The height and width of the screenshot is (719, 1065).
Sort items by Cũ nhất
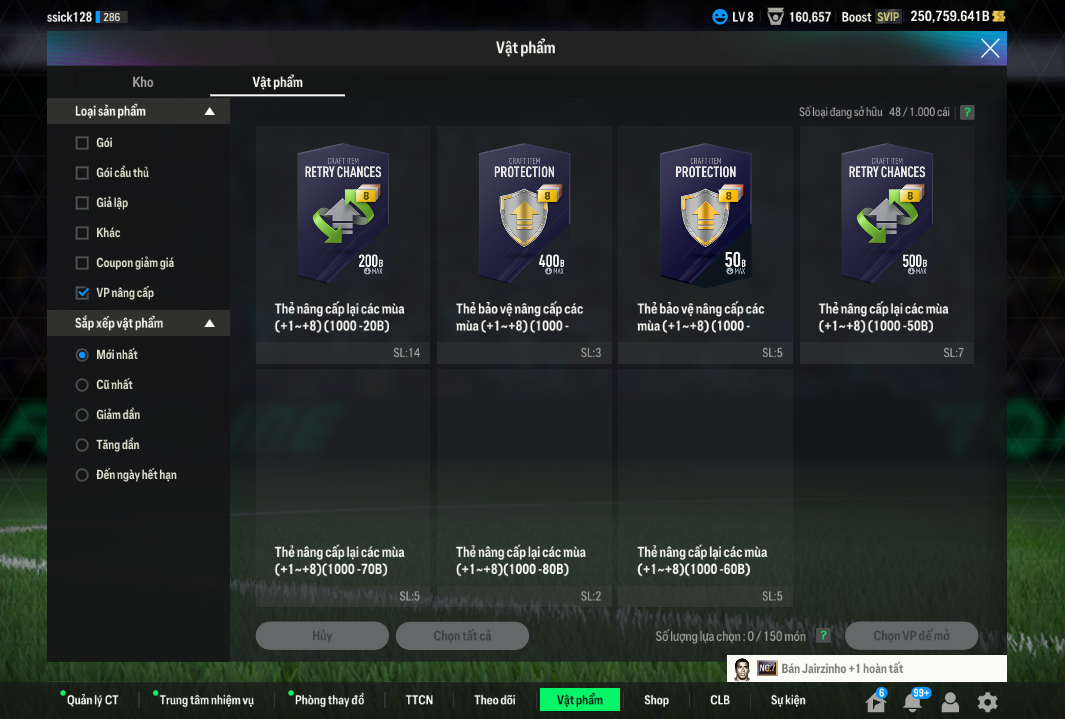click(x=82, y=385)
